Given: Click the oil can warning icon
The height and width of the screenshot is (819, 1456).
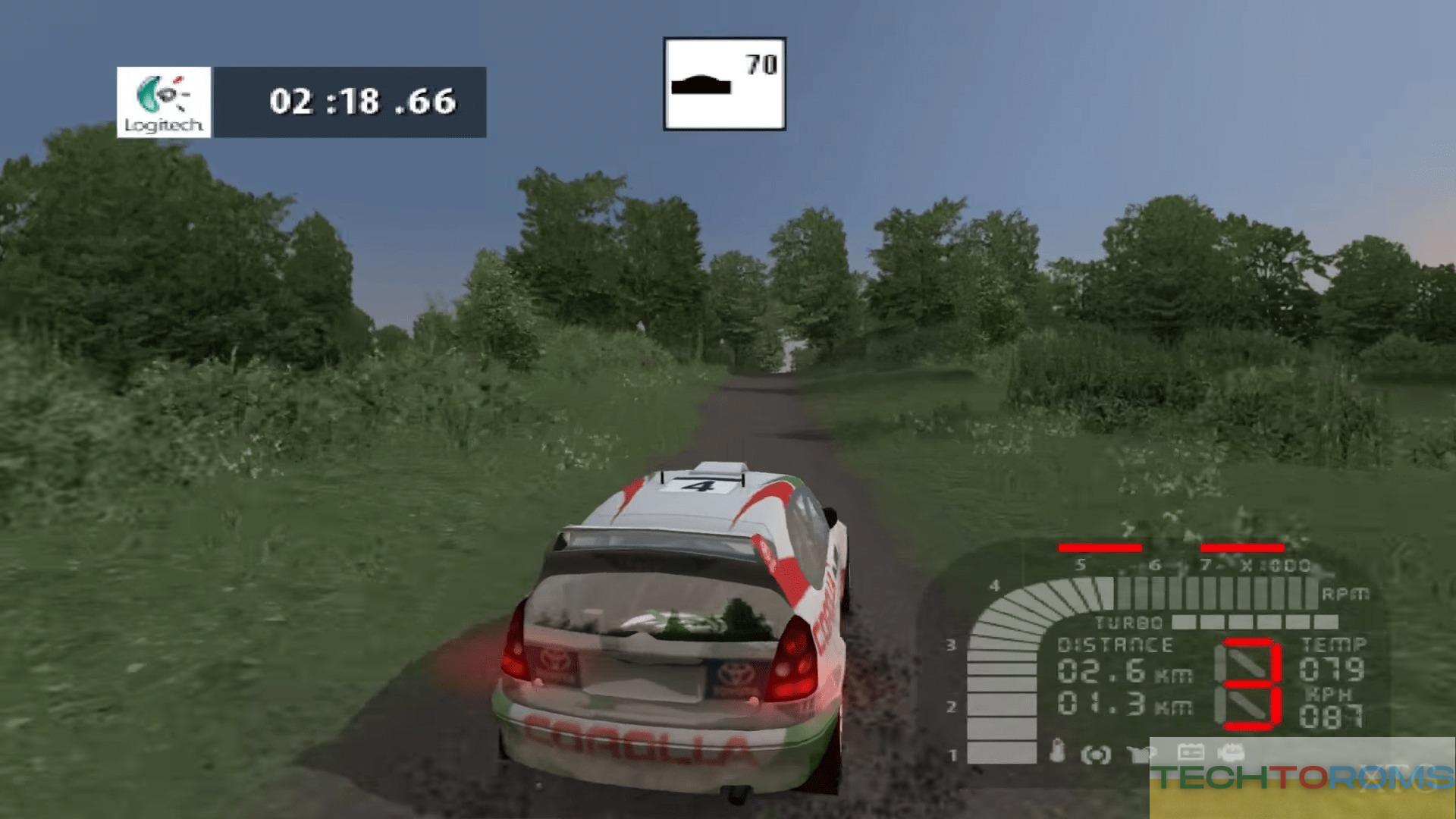Looking at the screenshot, I should tap(1141, 753).
